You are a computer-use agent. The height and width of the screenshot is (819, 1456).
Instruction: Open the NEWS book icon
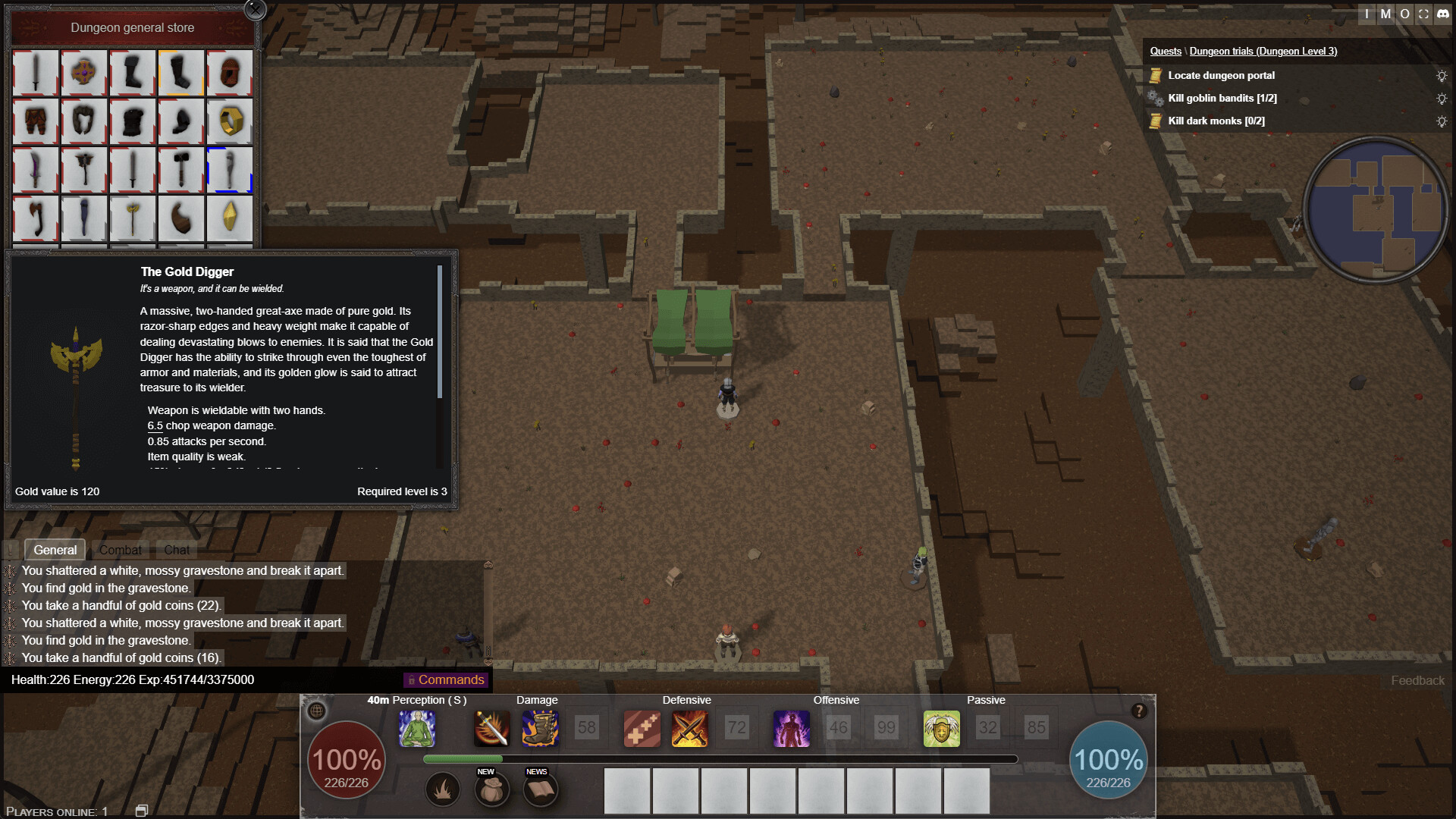[x=541, y=789]
